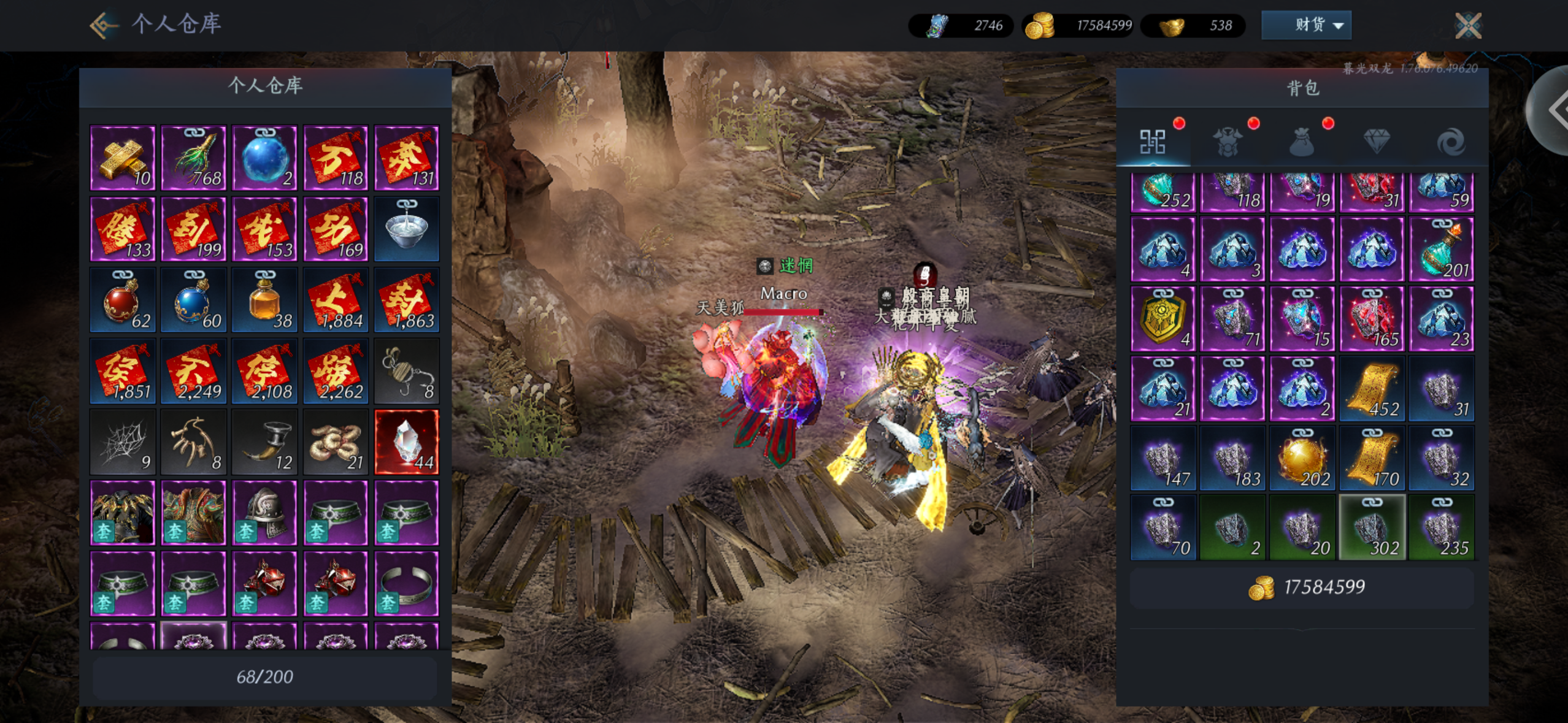The width and height of the screenshot is (1568, 723).
Task: Pick the golden orb stack of 202
Action: 1302,459
